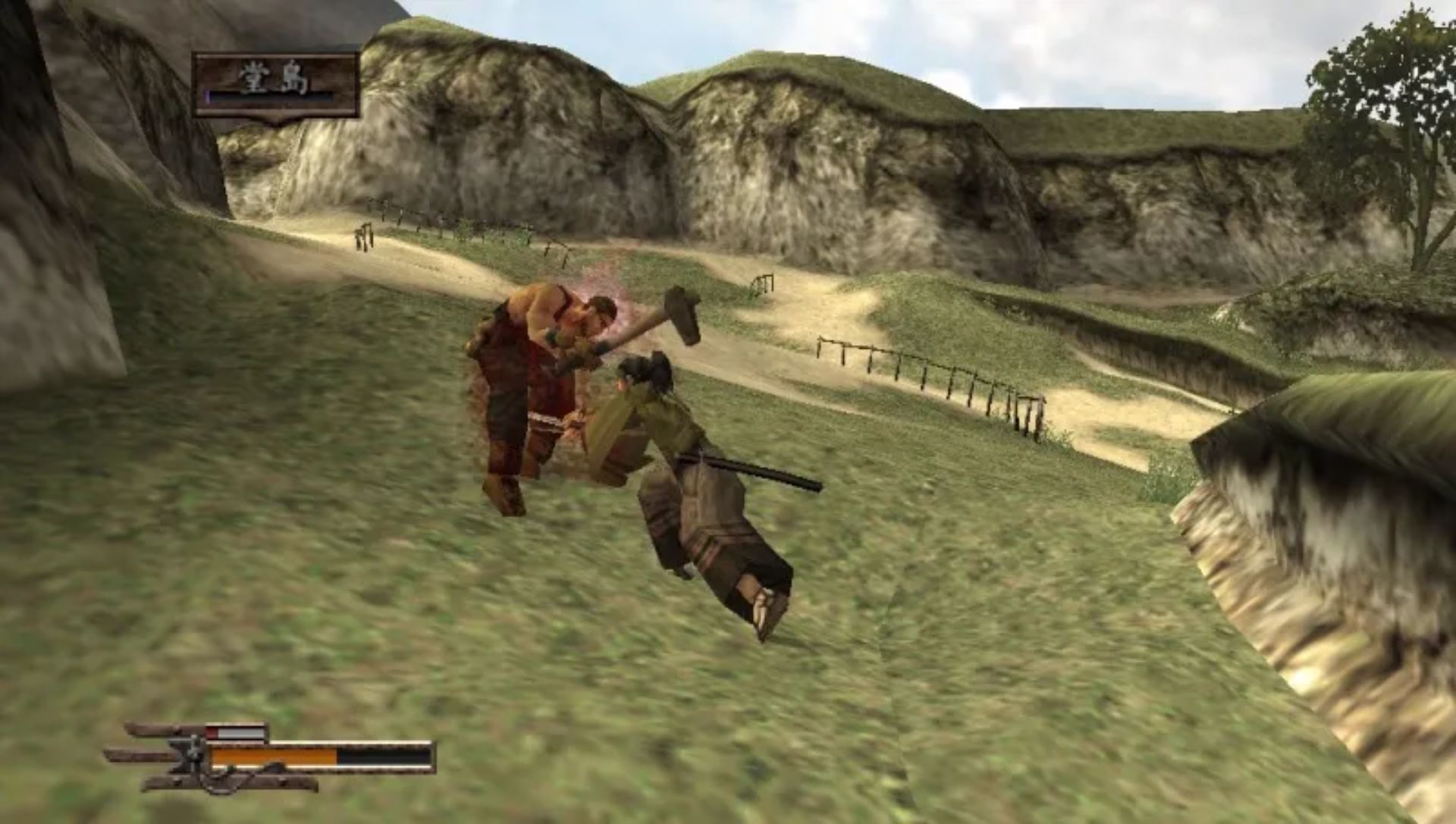Click the red segment of the durability bar
The height and width of the screenshot is (824, 1456).
tap(212, 732)
